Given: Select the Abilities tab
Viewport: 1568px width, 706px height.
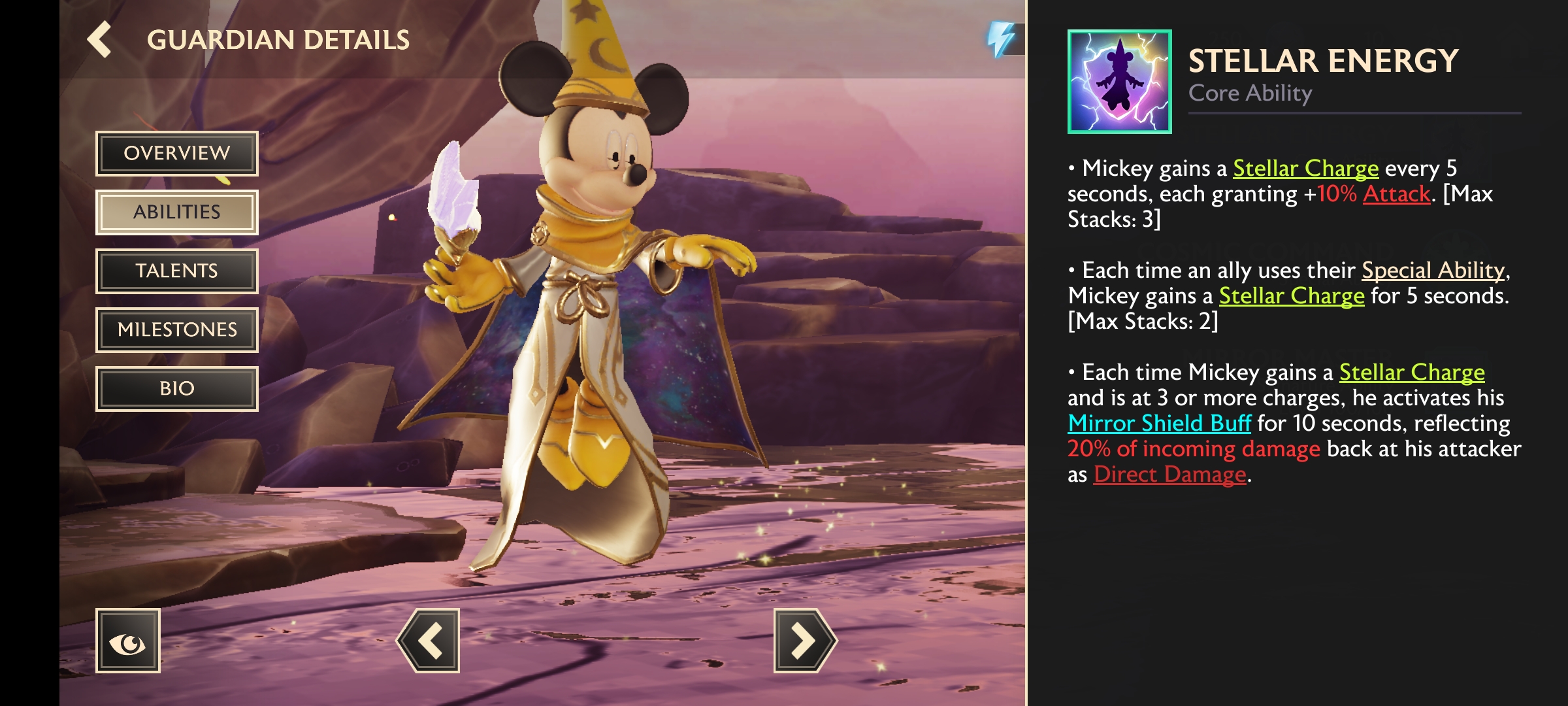Looking at the screenshot, I should (177, 212).
